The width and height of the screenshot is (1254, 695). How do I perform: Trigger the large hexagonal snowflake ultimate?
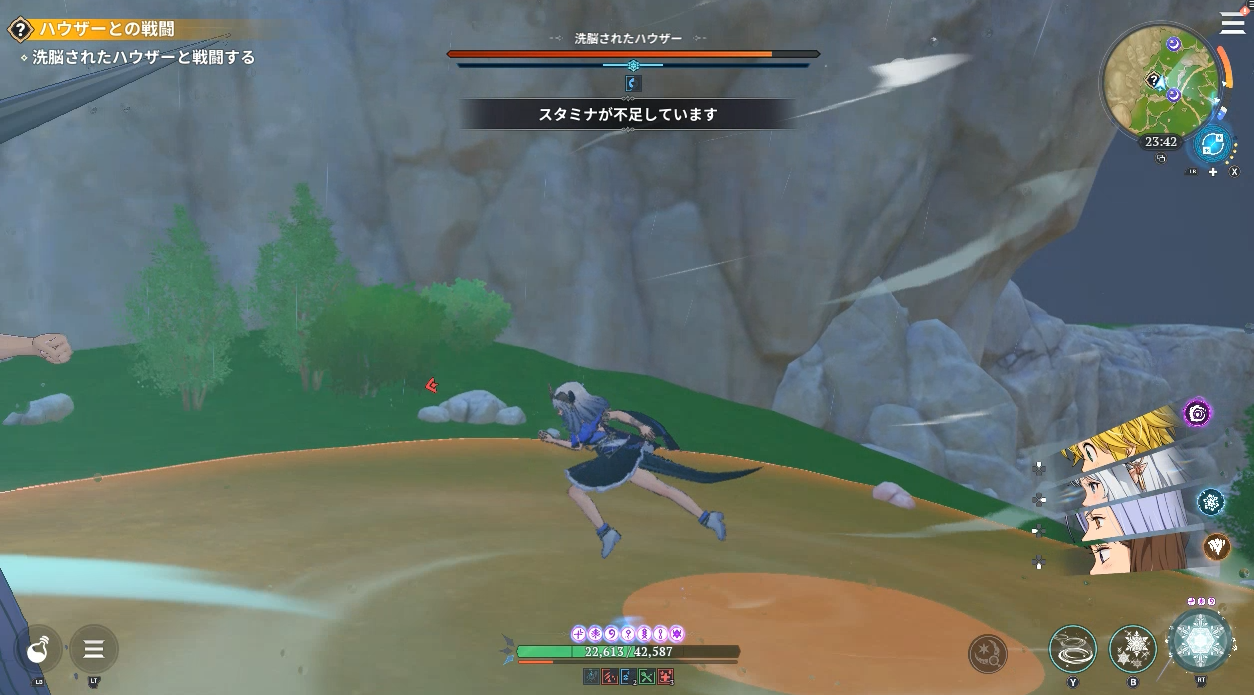(x=1199, y=641)
